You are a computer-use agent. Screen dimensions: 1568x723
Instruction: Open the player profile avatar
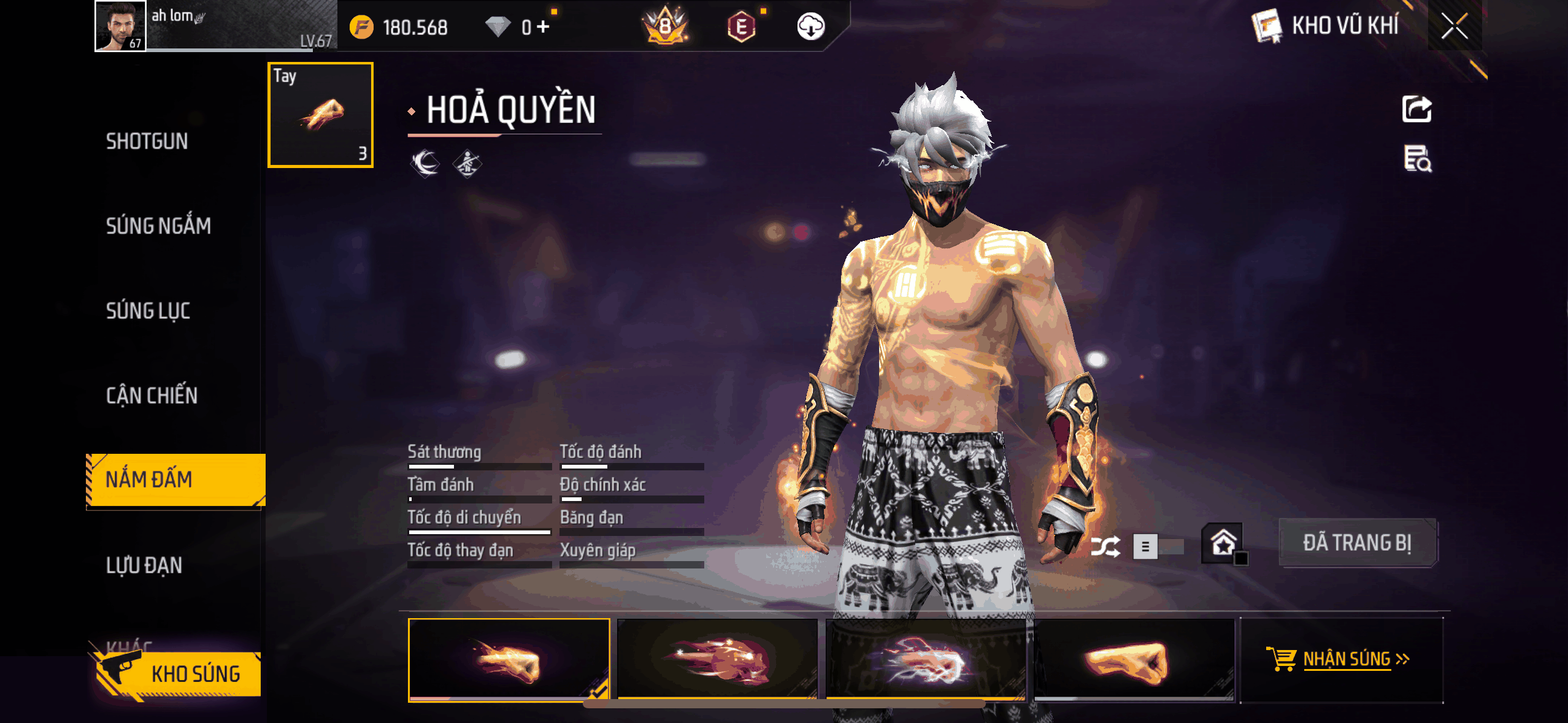120,26
